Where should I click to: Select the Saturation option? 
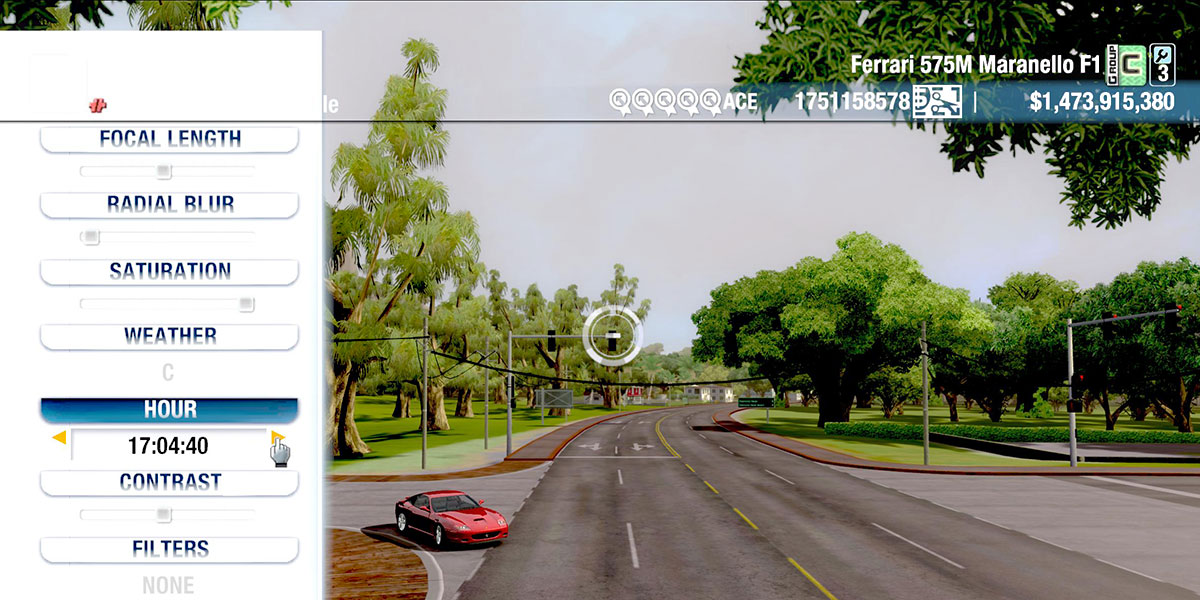(x=169, y=271)
